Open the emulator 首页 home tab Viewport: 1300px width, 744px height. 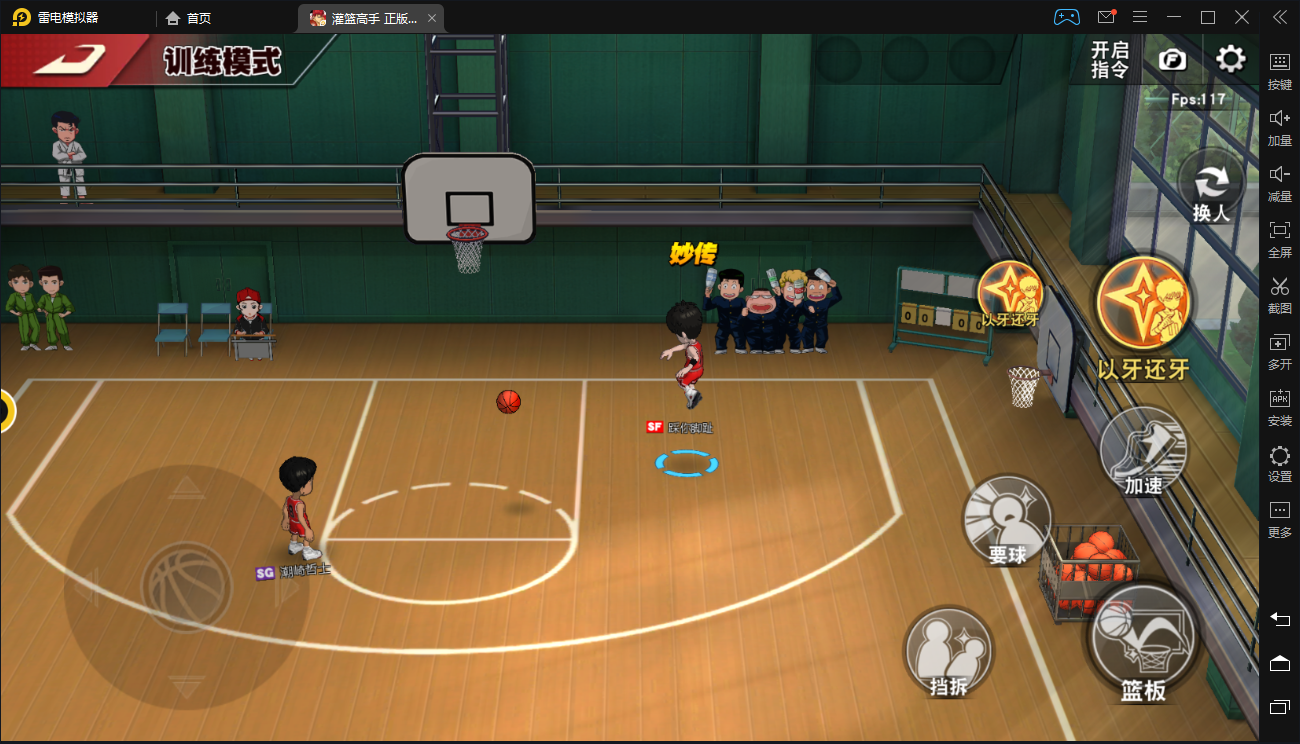point(188,18)
